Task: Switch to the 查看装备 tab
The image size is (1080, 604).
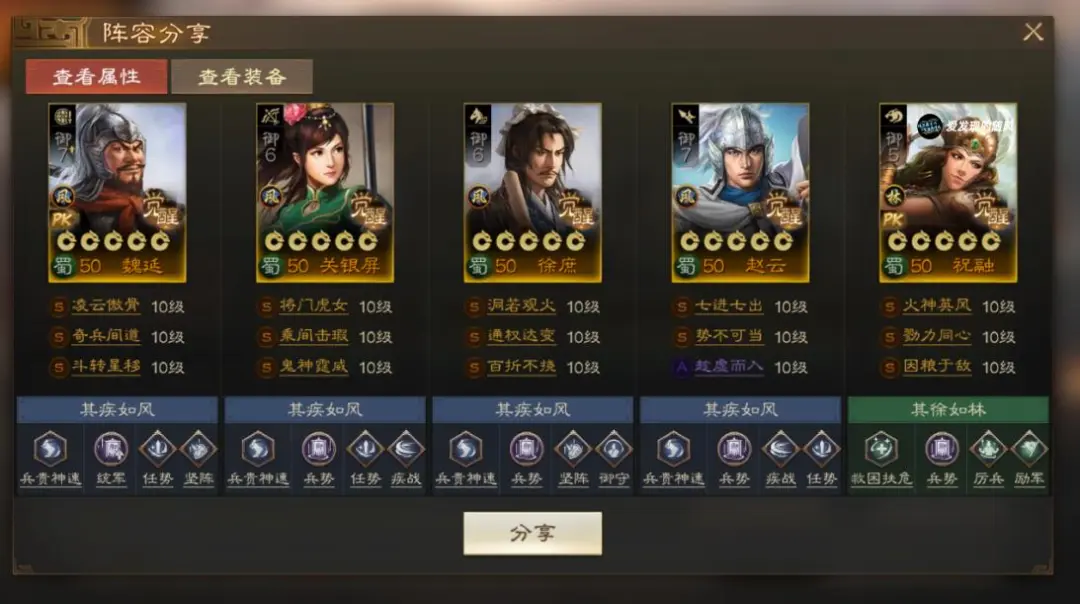Action: [x=242, y=76]
